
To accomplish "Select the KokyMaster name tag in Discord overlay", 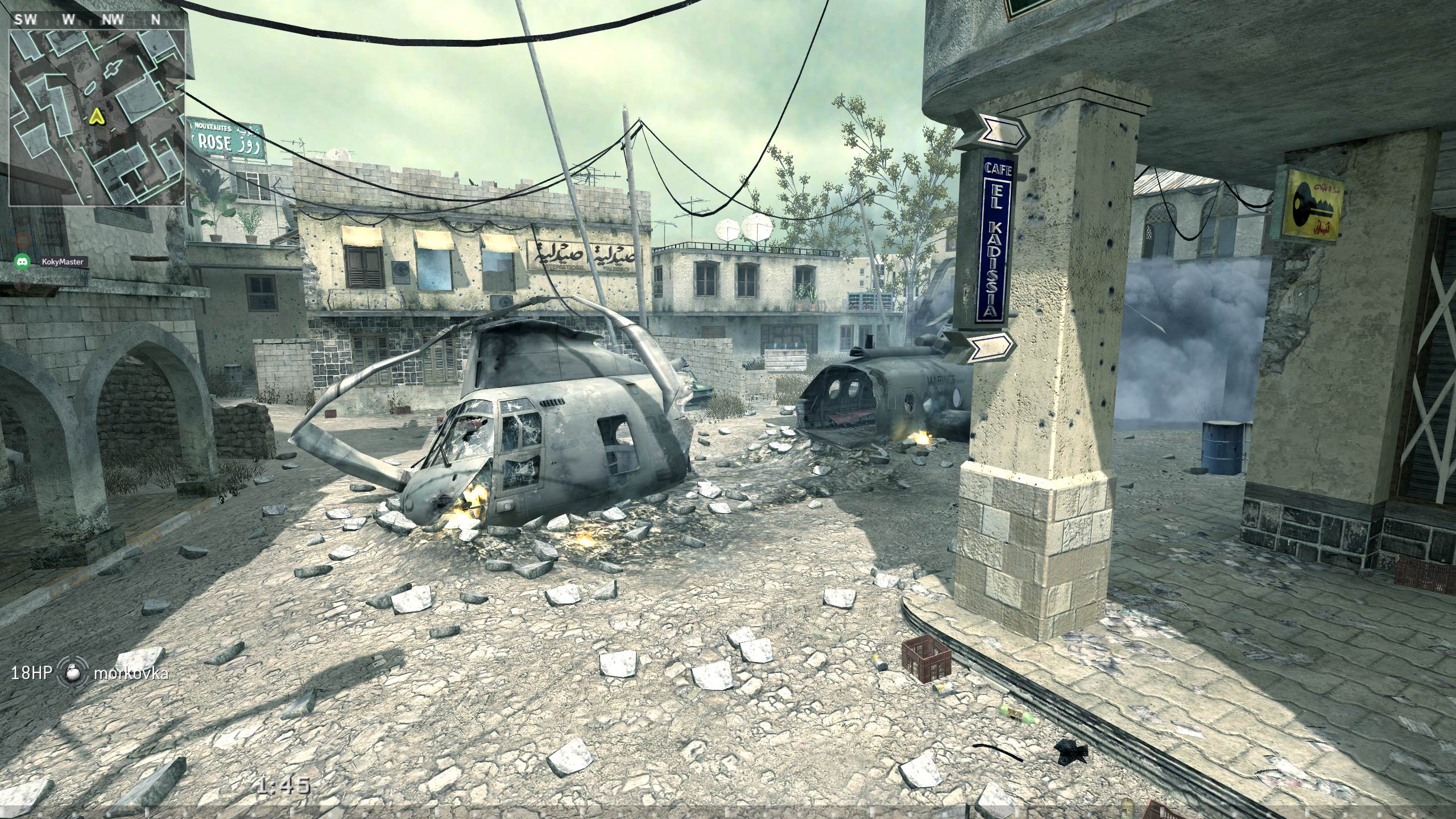I will (63, 262).
